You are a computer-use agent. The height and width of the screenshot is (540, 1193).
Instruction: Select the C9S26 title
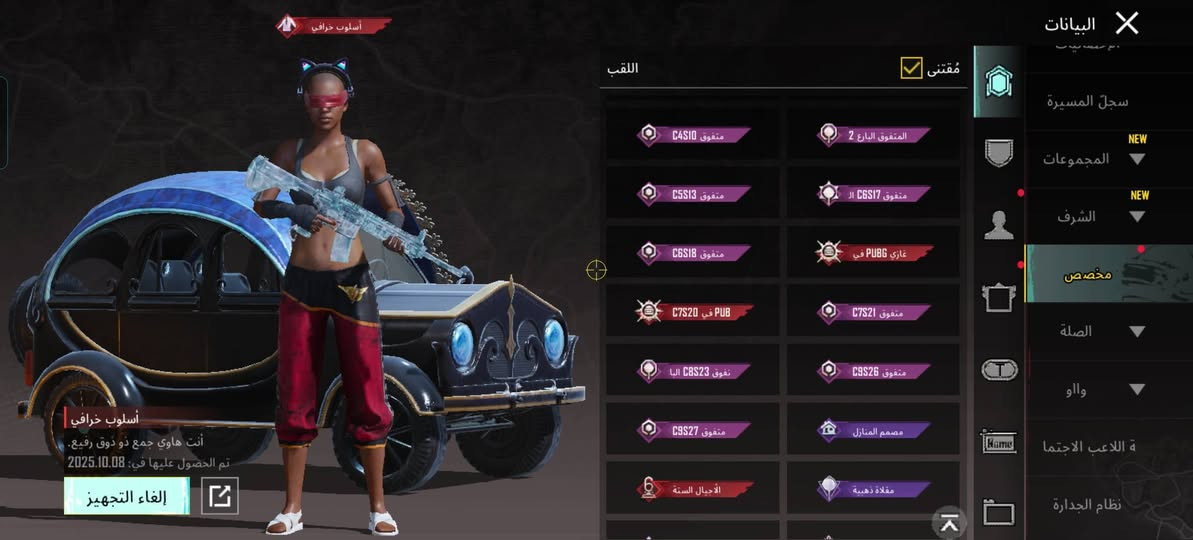coord(873,371)
